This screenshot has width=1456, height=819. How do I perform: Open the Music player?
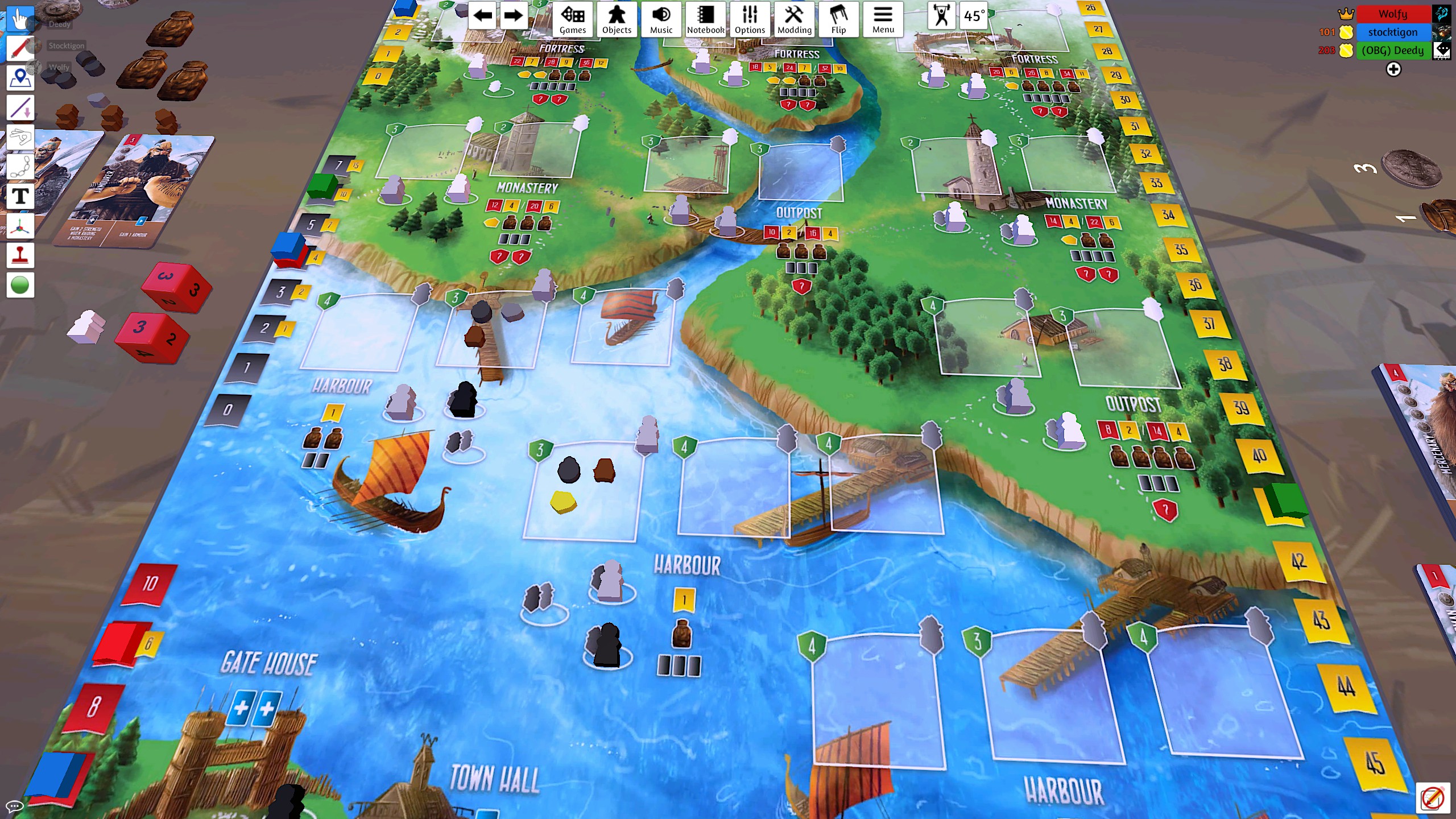click(x=661, y=19)
